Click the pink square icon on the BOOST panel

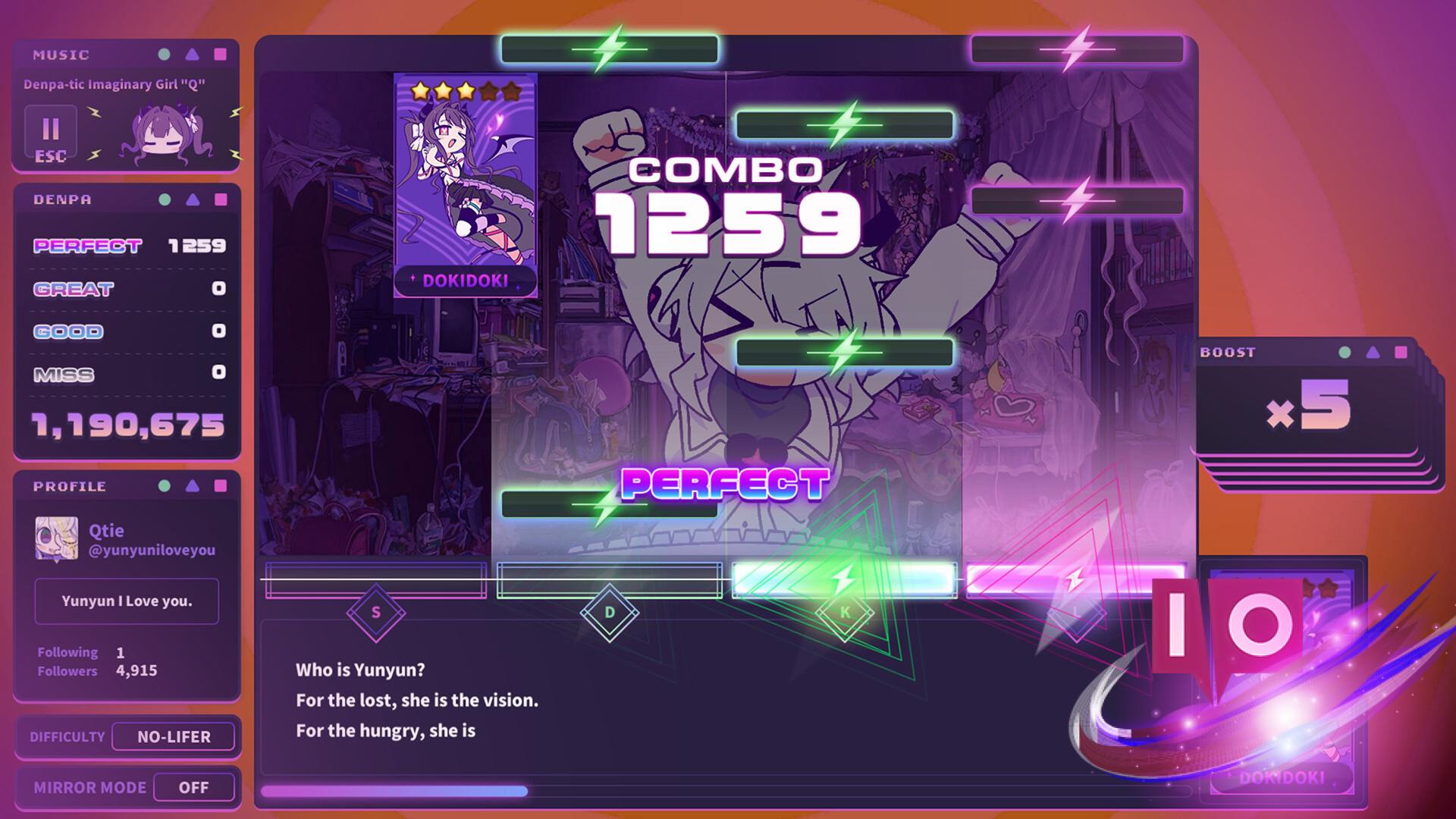(x=1399, y=352)
